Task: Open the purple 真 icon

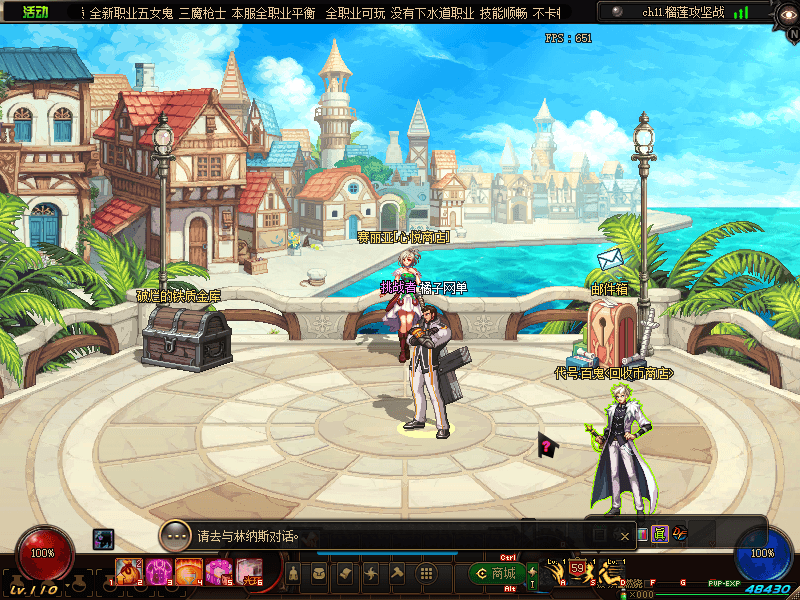Action: pyautogui.click(x=659, y=535)
